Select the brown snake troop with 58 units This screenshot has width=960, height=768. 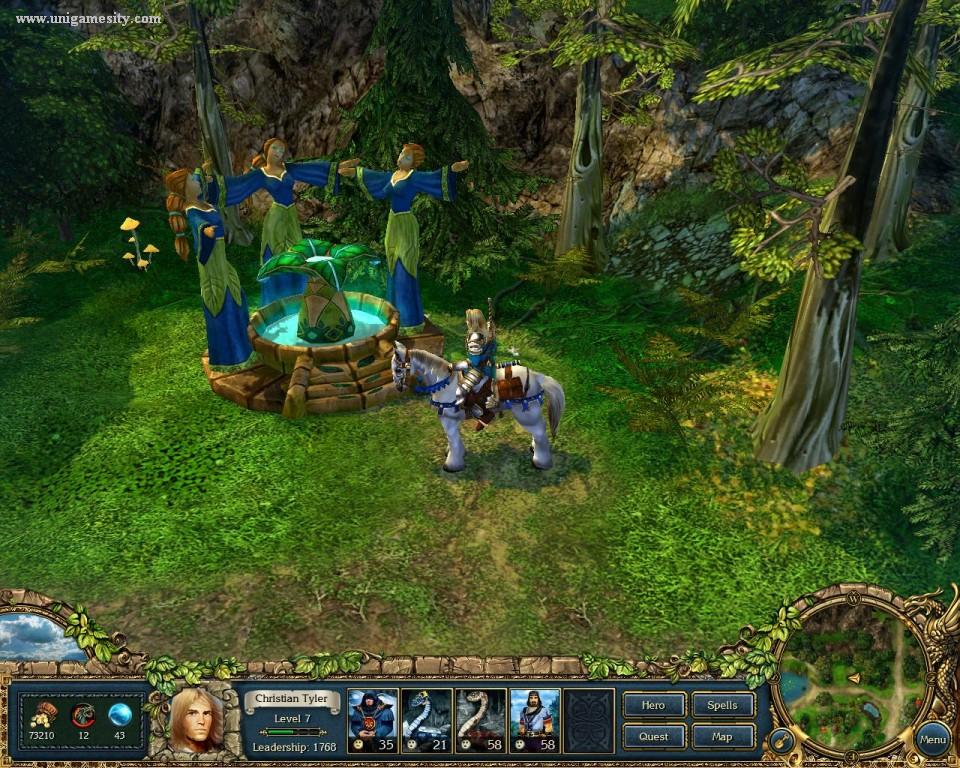(x=480, y=720)
